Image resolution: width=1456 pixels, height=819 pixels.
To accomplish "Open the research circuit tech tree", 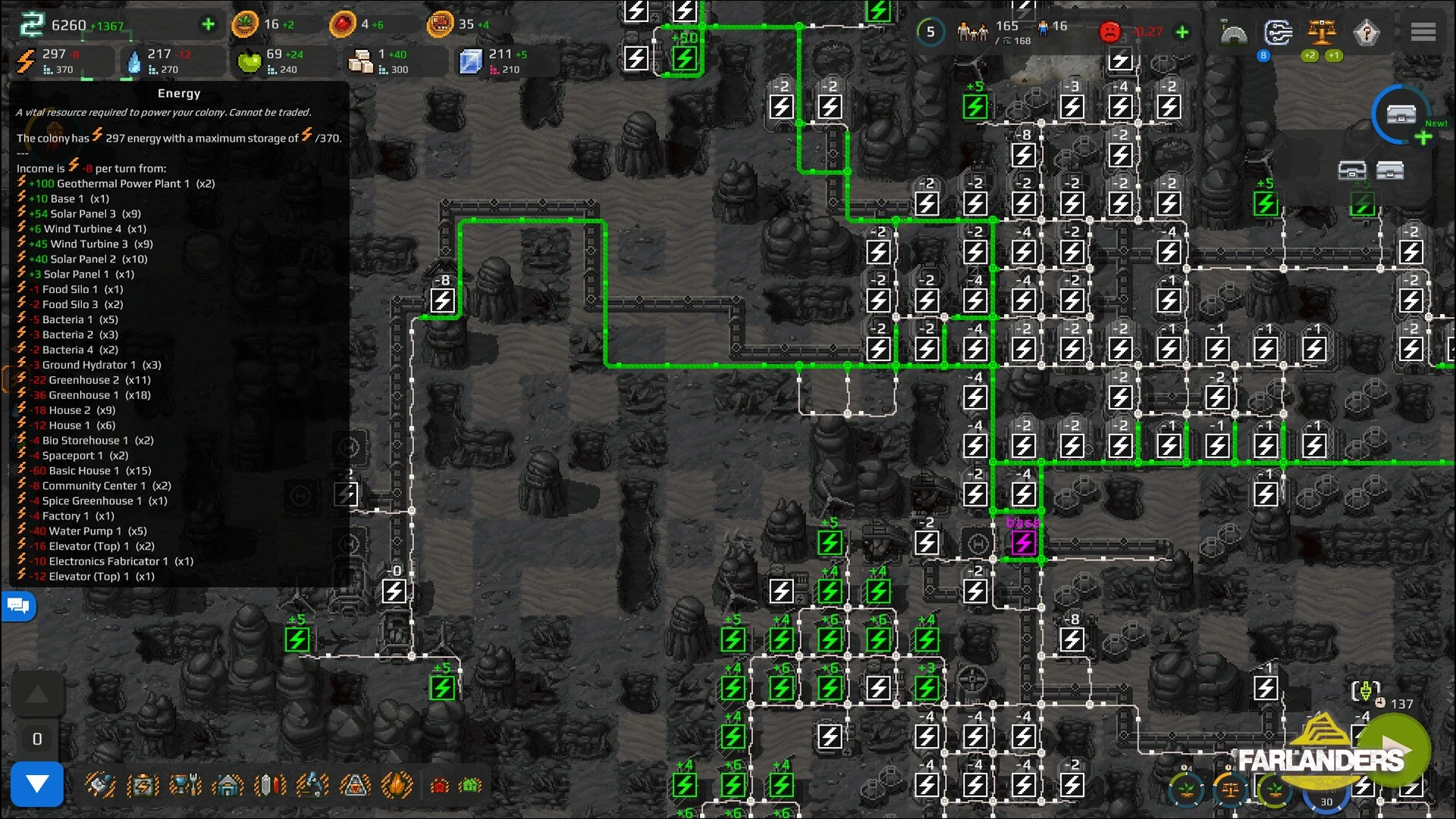I will tap(1278, 33).
